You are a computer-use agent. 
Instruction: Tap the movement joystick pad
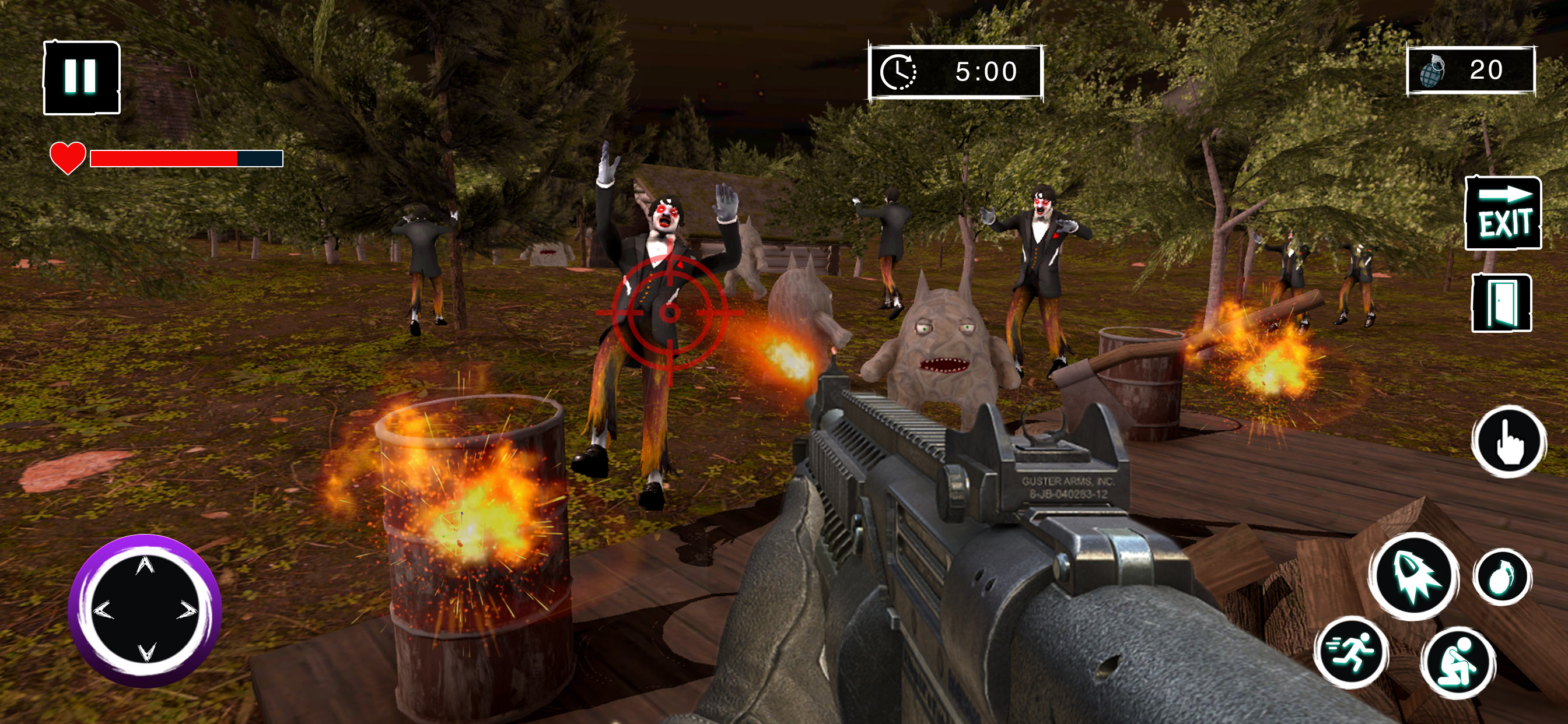pyautogui.click(x=145, y=610)
